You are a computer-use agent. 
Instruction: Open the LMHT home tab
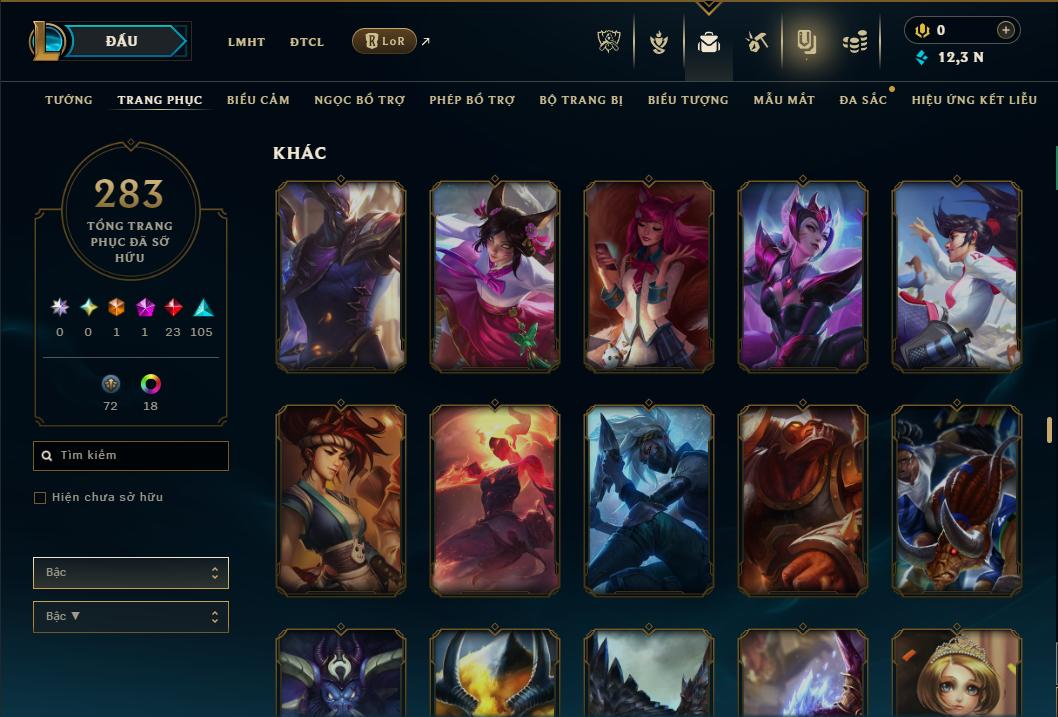click(x=246, y=42)
